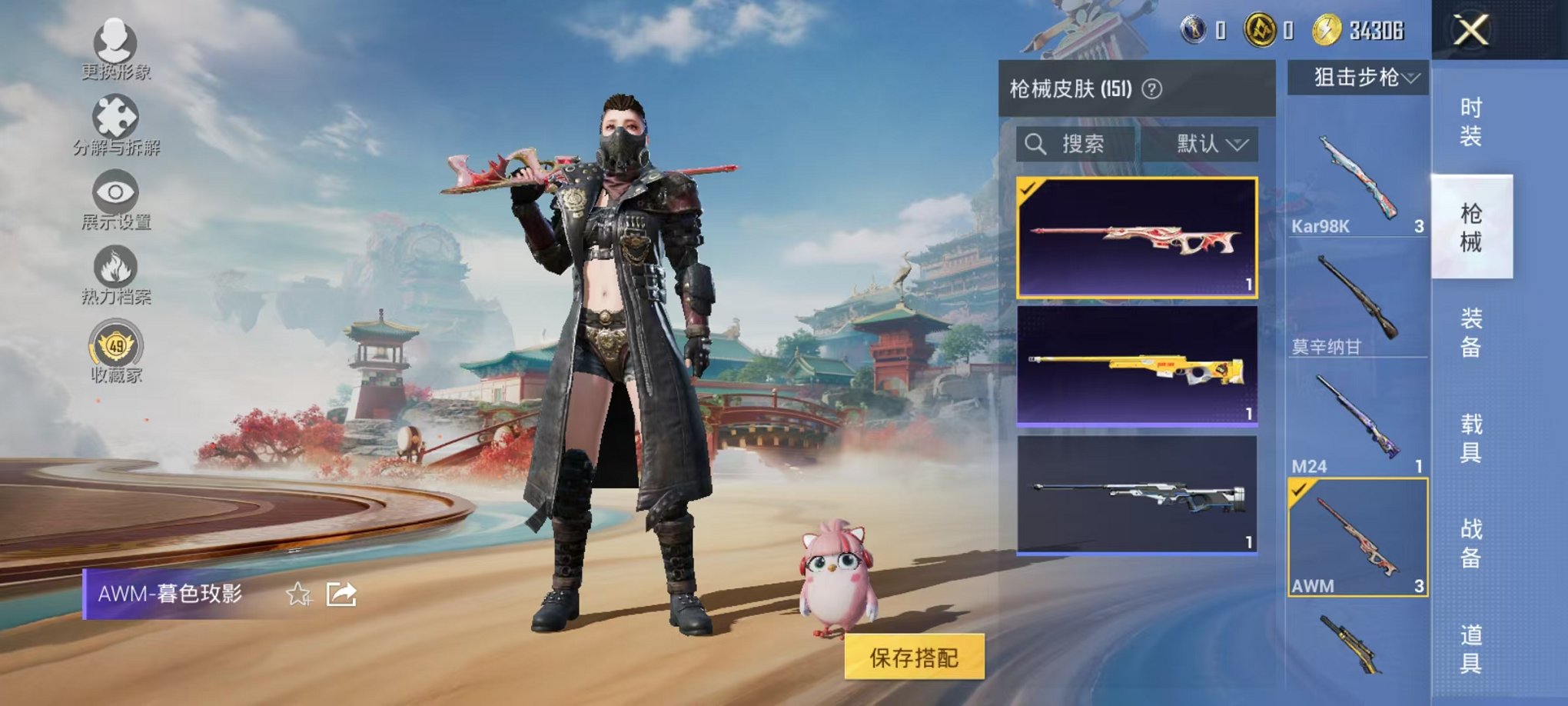Select the 分解与拆解 dismantle tool
This screenshot has width=1568, height=706.
(x=114, y=122)
